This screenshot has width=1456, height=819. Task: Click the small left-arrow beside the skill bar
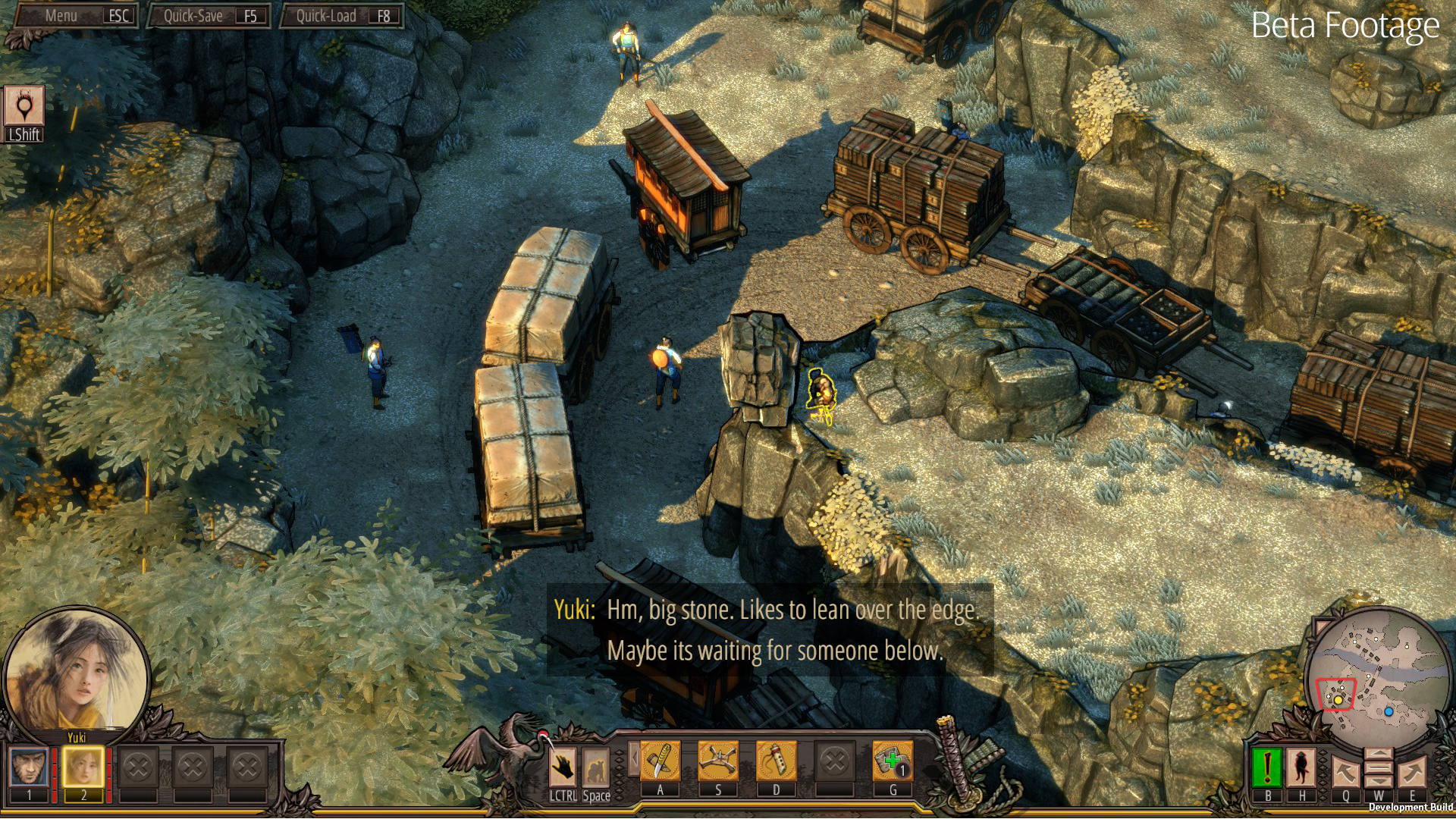[x=632, y=759]
